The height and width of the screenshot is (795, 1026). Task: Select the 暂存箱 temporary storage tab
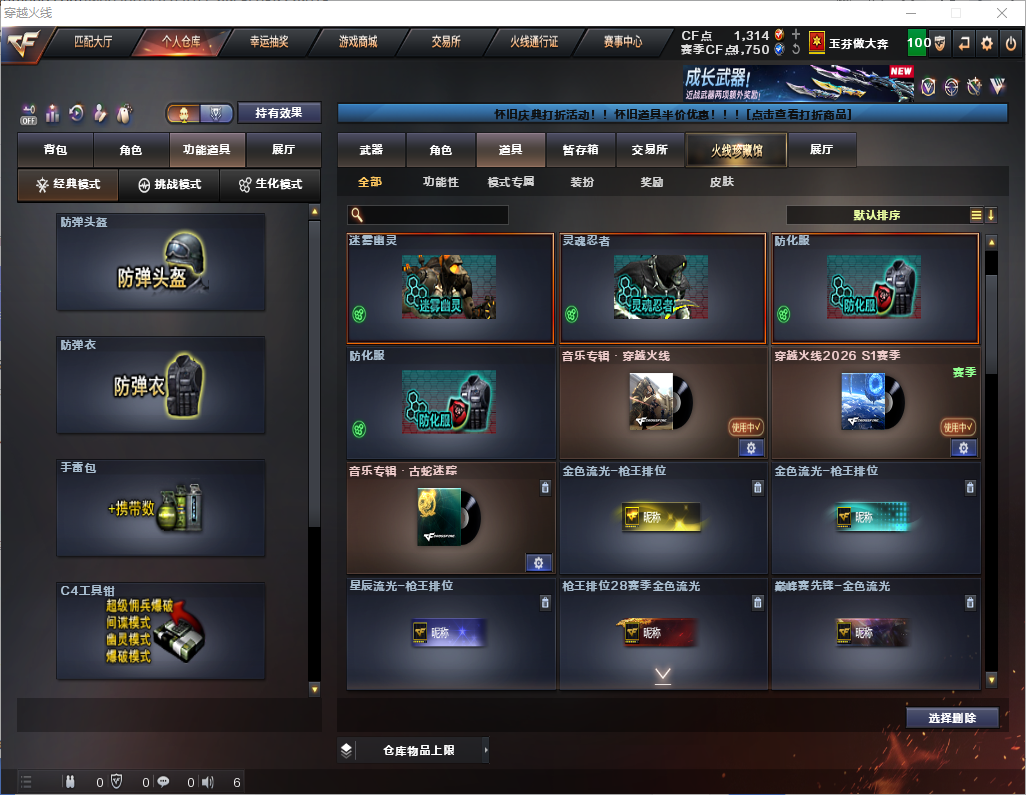(x=580, y=150)
